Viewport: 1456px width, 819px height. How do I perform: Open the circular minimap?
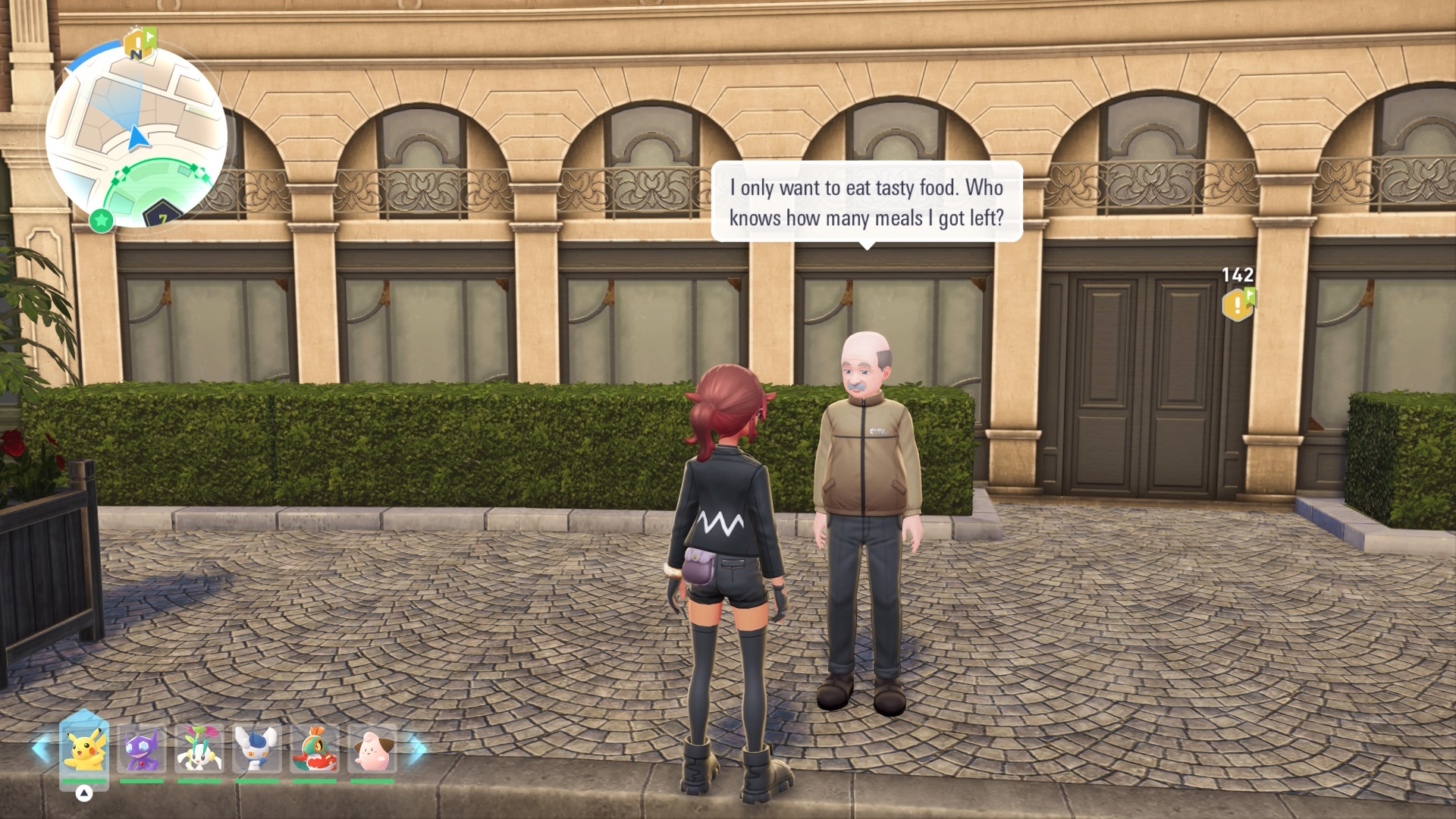[136, 136]
